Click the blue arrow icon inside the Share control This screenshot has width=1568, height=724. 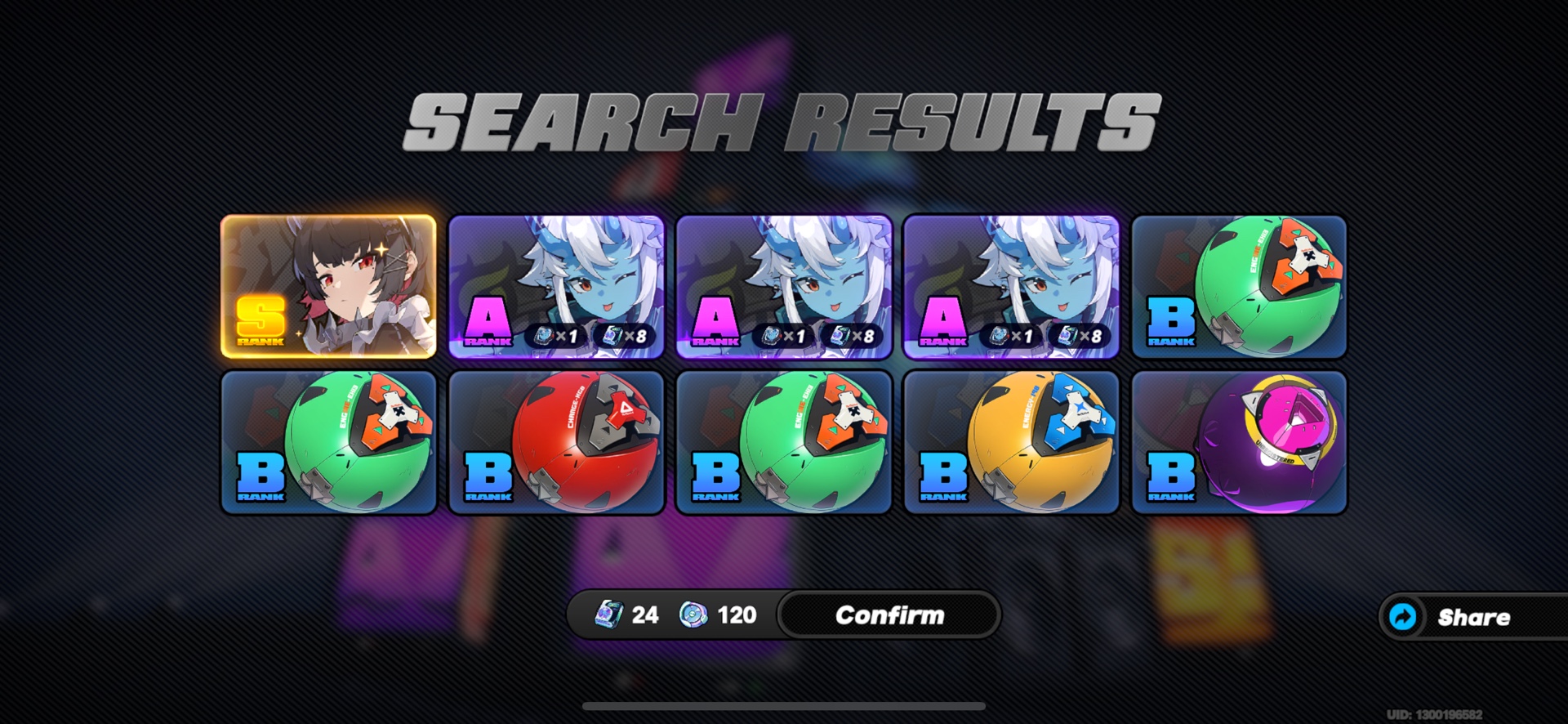[x=1402, y=617]
